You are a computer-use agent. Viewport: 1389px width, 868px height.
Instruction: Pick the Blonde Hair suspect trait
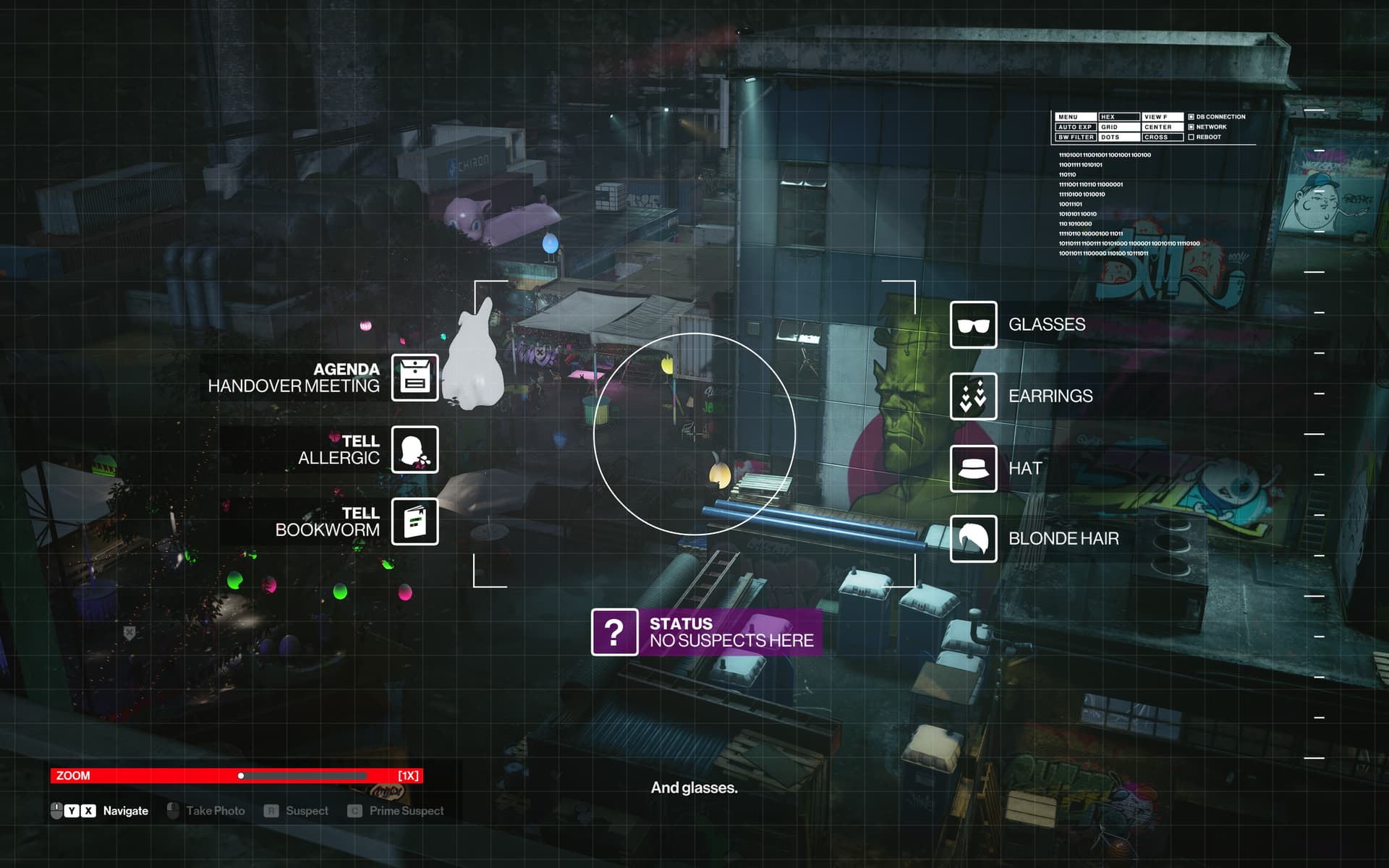tap(973, 539)
